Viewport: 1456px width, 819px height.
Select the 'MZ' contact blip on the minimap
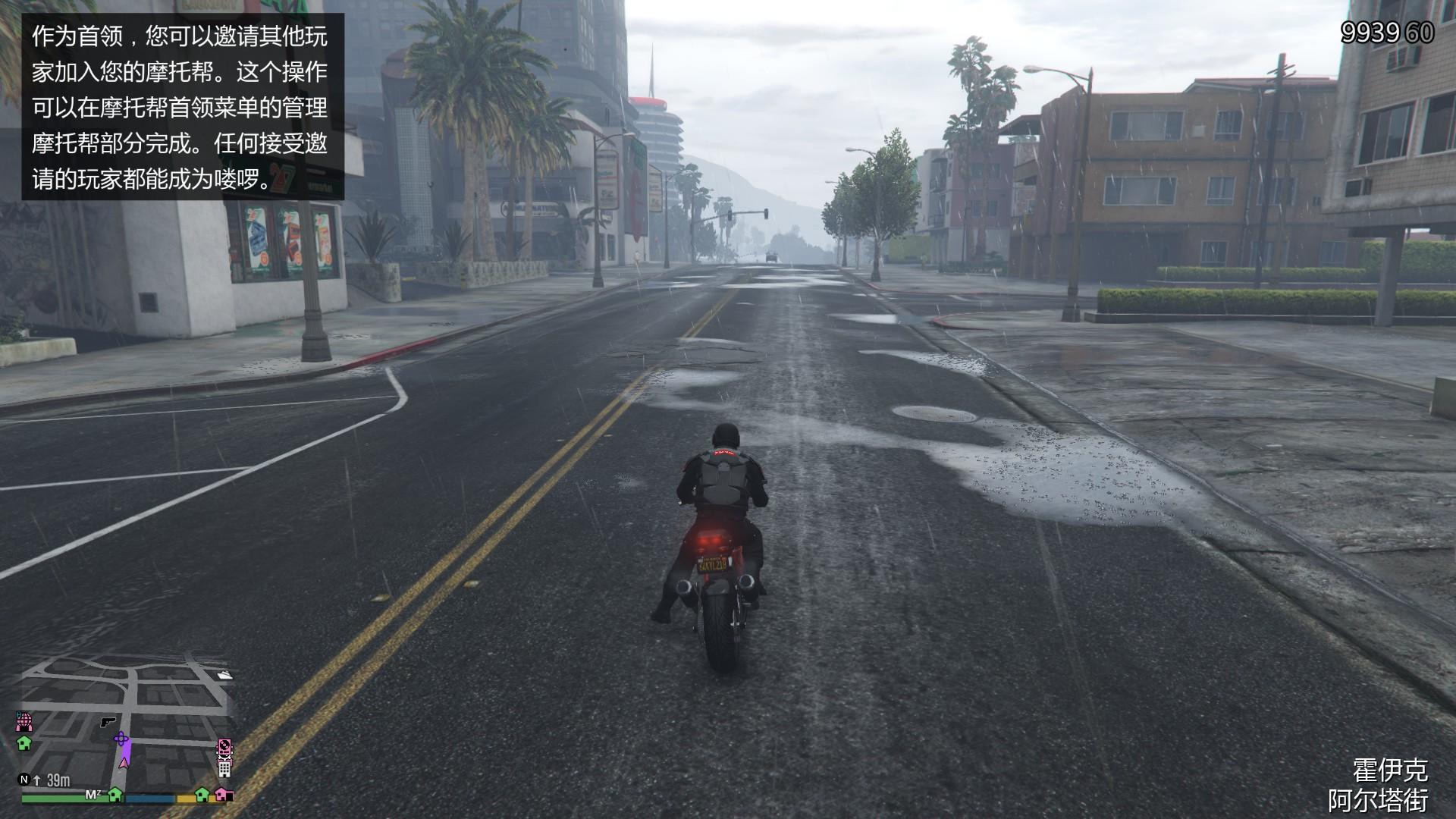pos(93,793)
